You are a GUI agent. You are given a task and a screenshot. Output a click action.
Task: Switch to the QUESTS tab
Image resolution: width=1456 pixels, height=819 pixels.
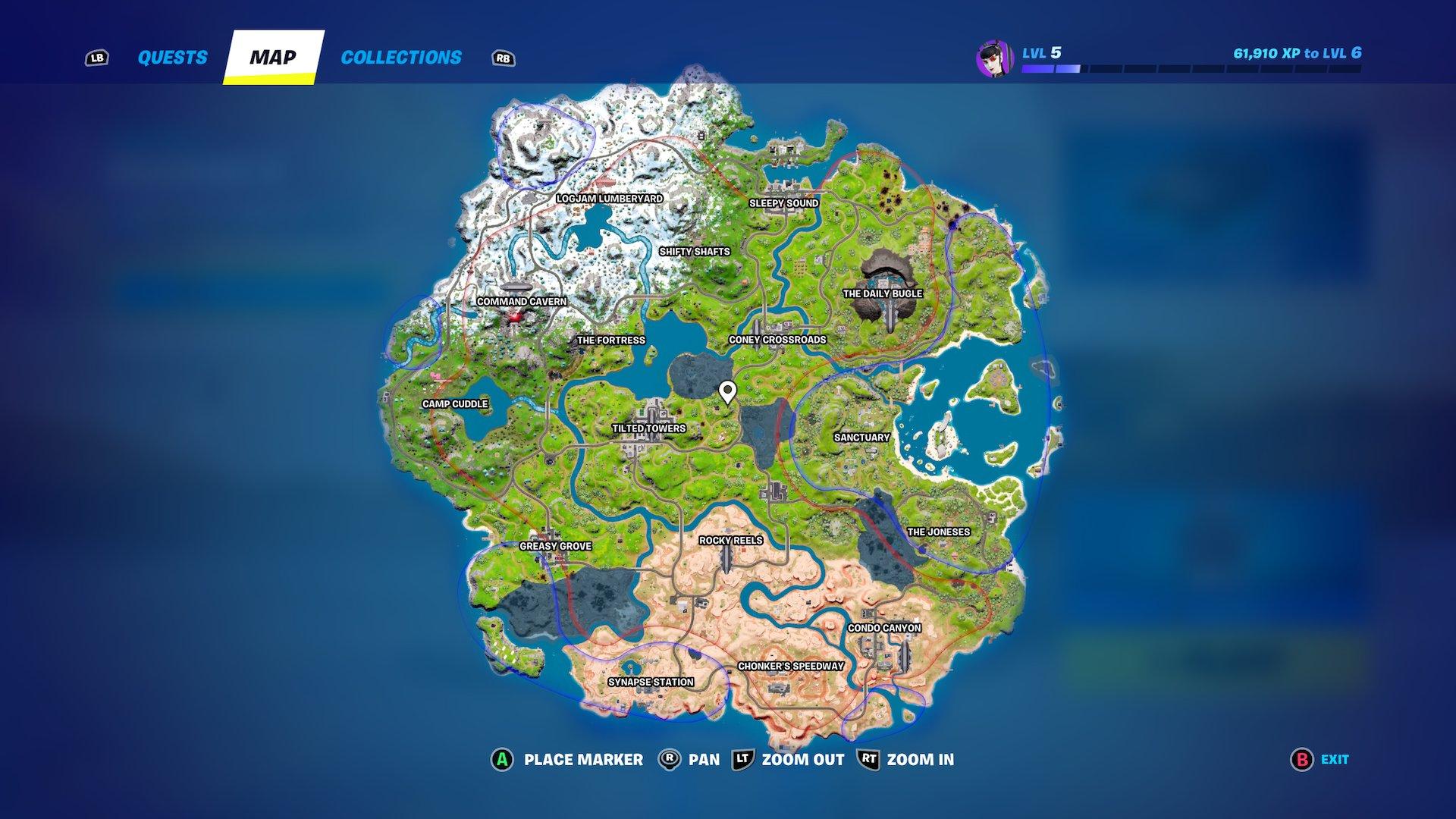click(171, 57)
